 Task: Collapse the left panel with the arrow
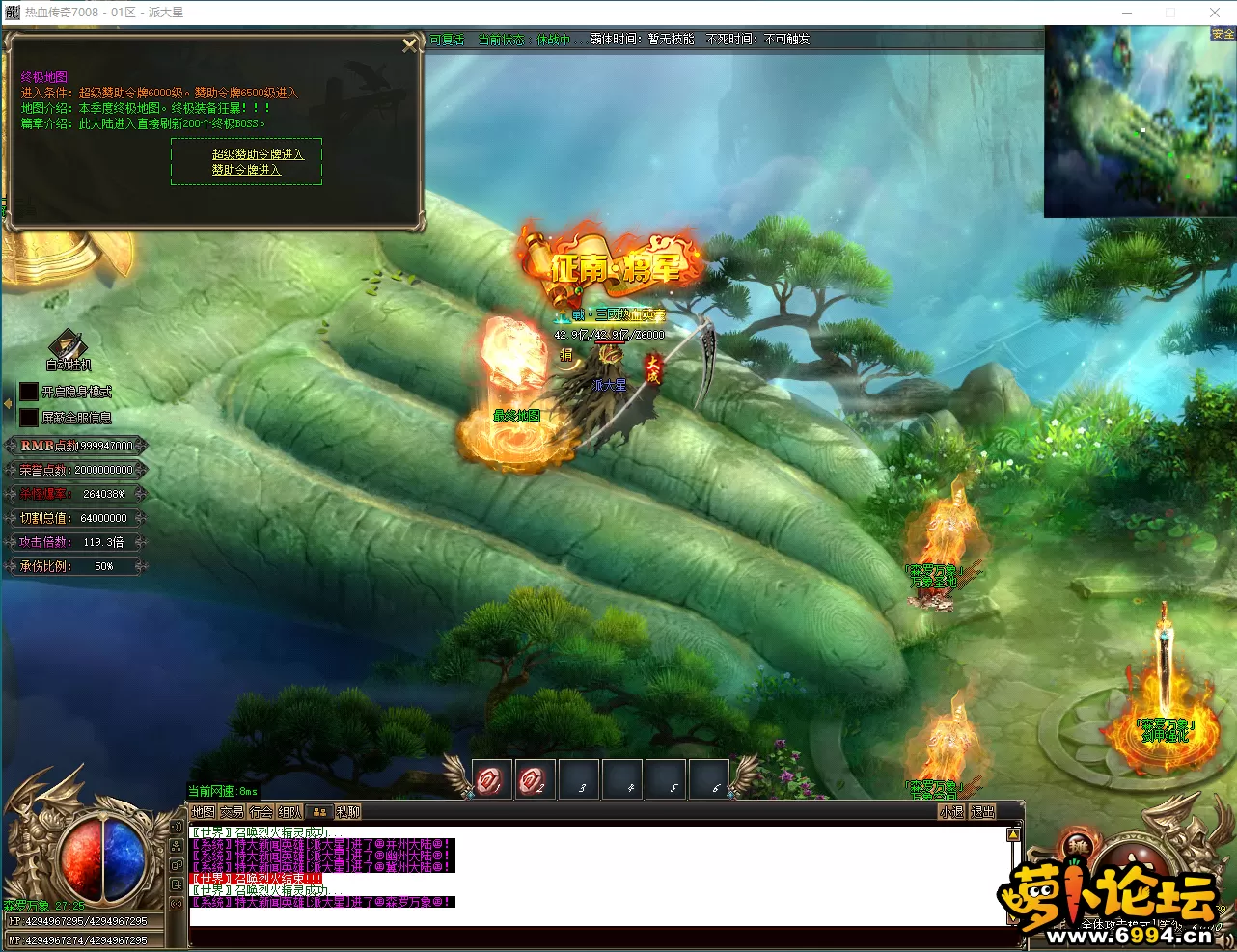click(x=8, y=404)
